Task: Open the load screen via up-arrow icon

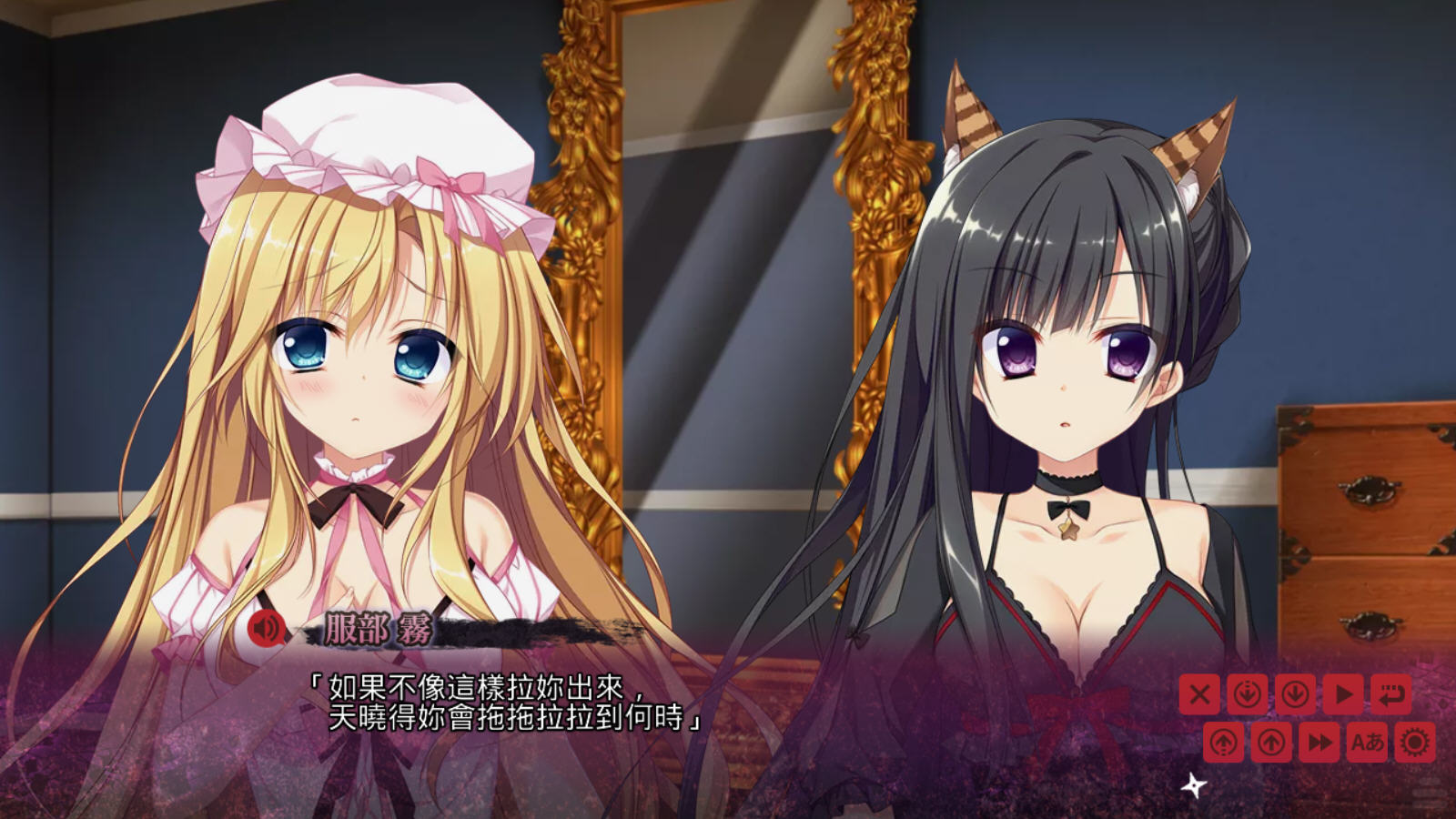Action: coord(1270,742)
